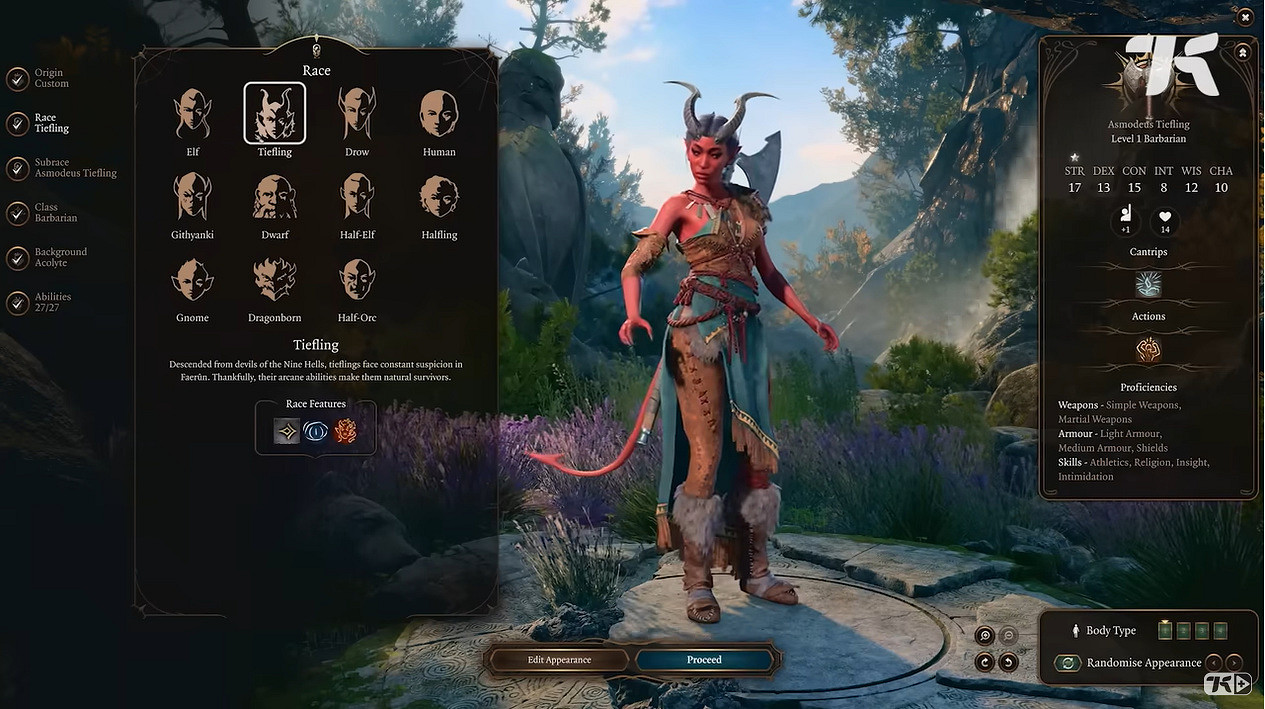1265x709 pixels.
Task: Zoom in the character camera
Action: tap(985, 636)
